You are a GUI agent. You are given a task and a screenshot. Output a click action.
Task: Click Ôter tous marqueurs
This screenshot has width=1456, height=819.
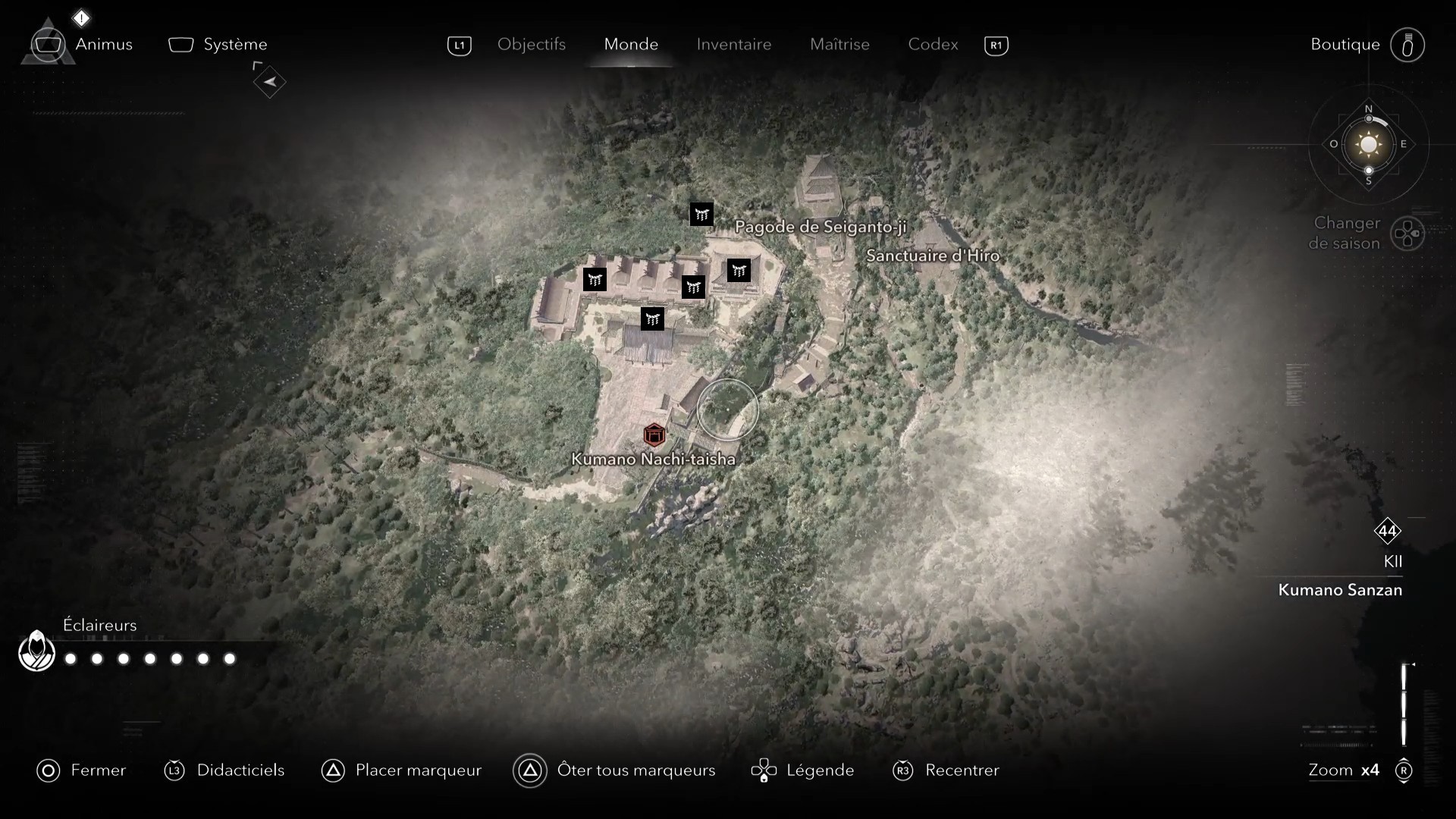pos(531,770)
